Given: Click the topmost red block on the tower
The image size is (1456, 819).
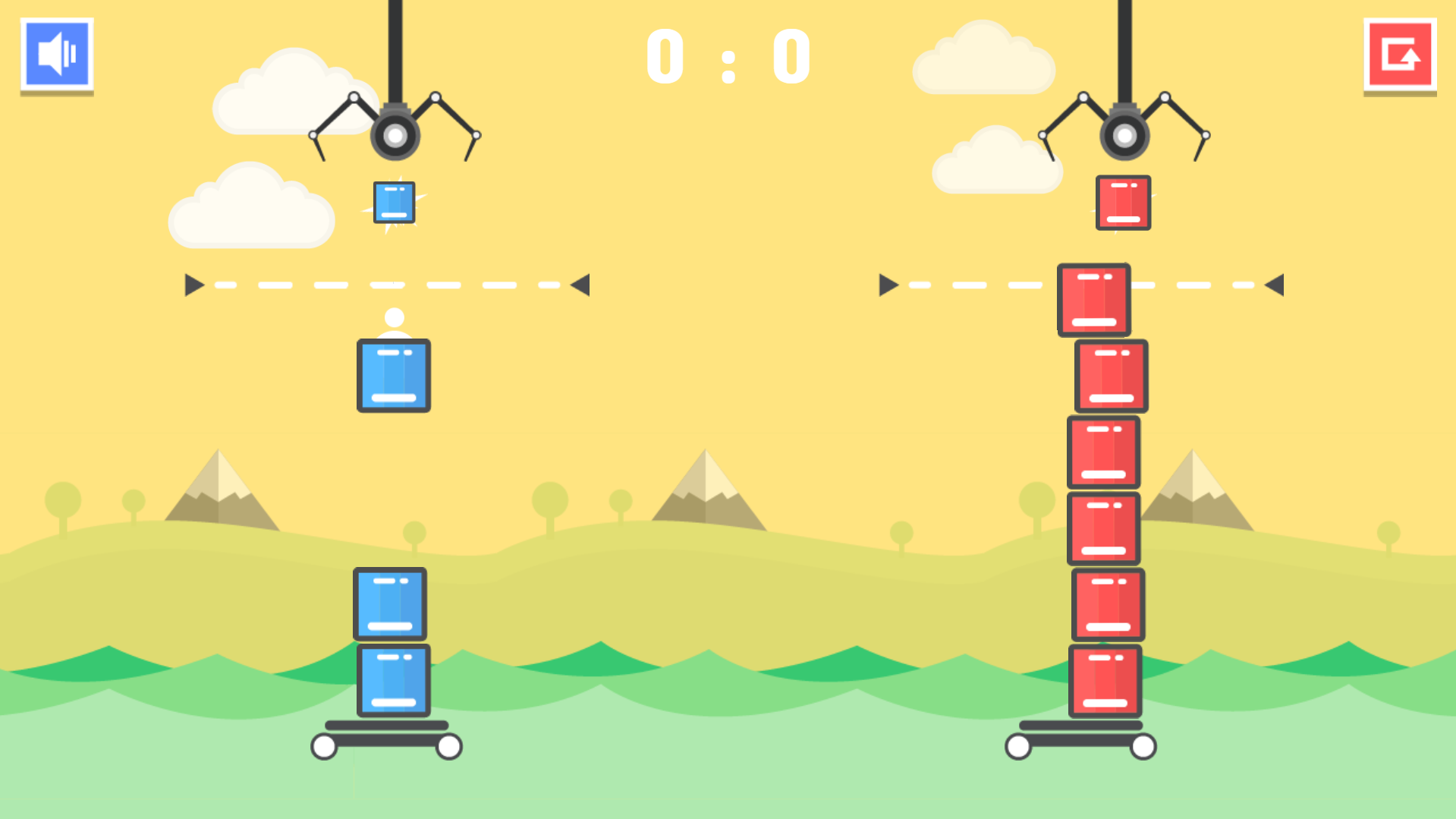Looking at the screenshot, I should 1093,299.
